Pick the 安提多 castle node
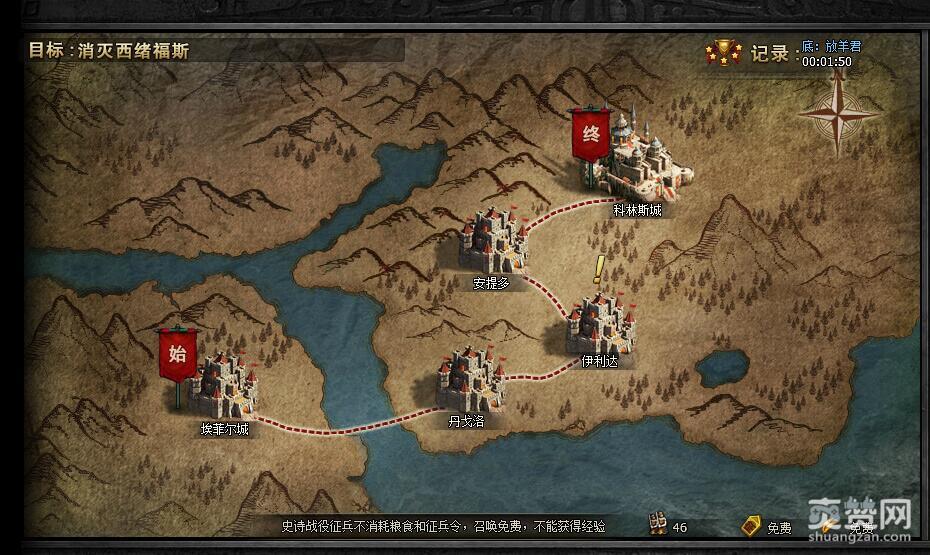This screenshot has height=555, width=930. [x=492, y=240]
